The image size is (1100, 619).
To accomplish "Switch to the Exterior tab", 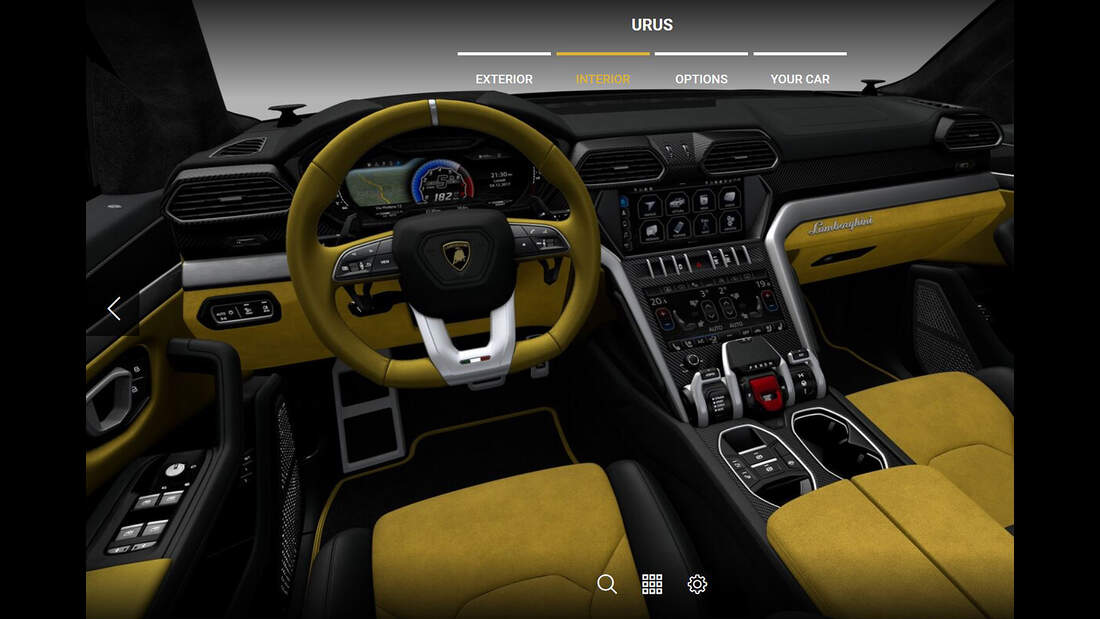I will click(x=504, y=79).
